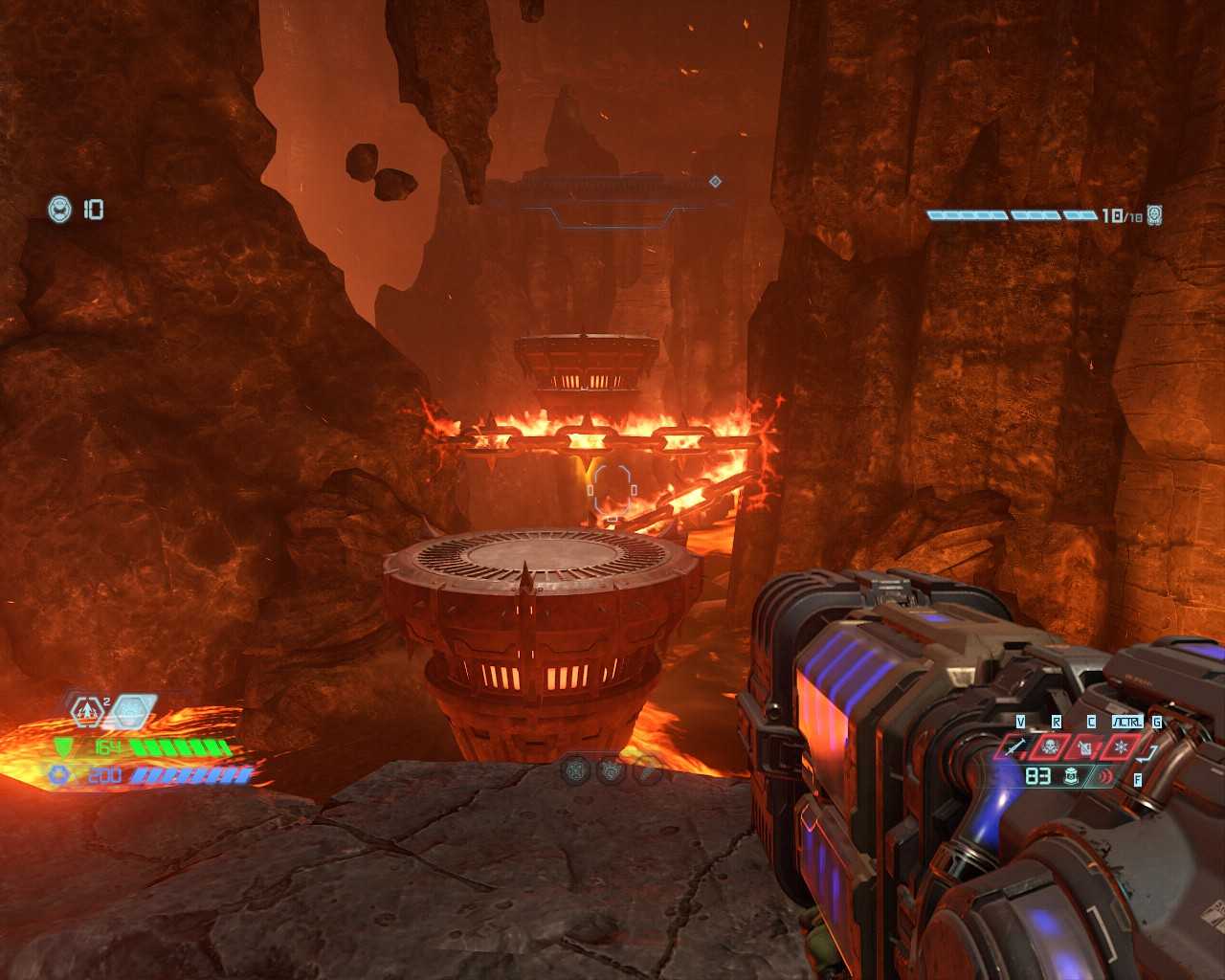Screen dimensions: 1225x980
Task: Select the Crucible sword icon
Action: (1017, 746)
